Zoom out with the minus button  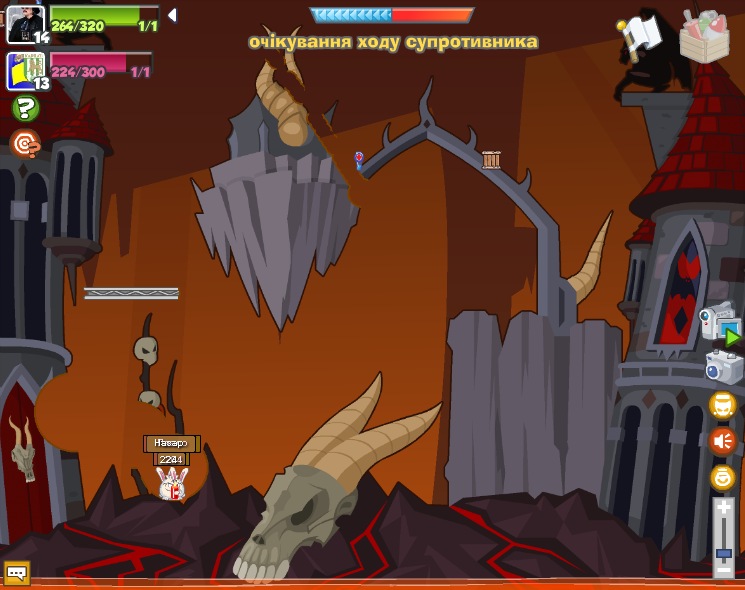[723, 568]
